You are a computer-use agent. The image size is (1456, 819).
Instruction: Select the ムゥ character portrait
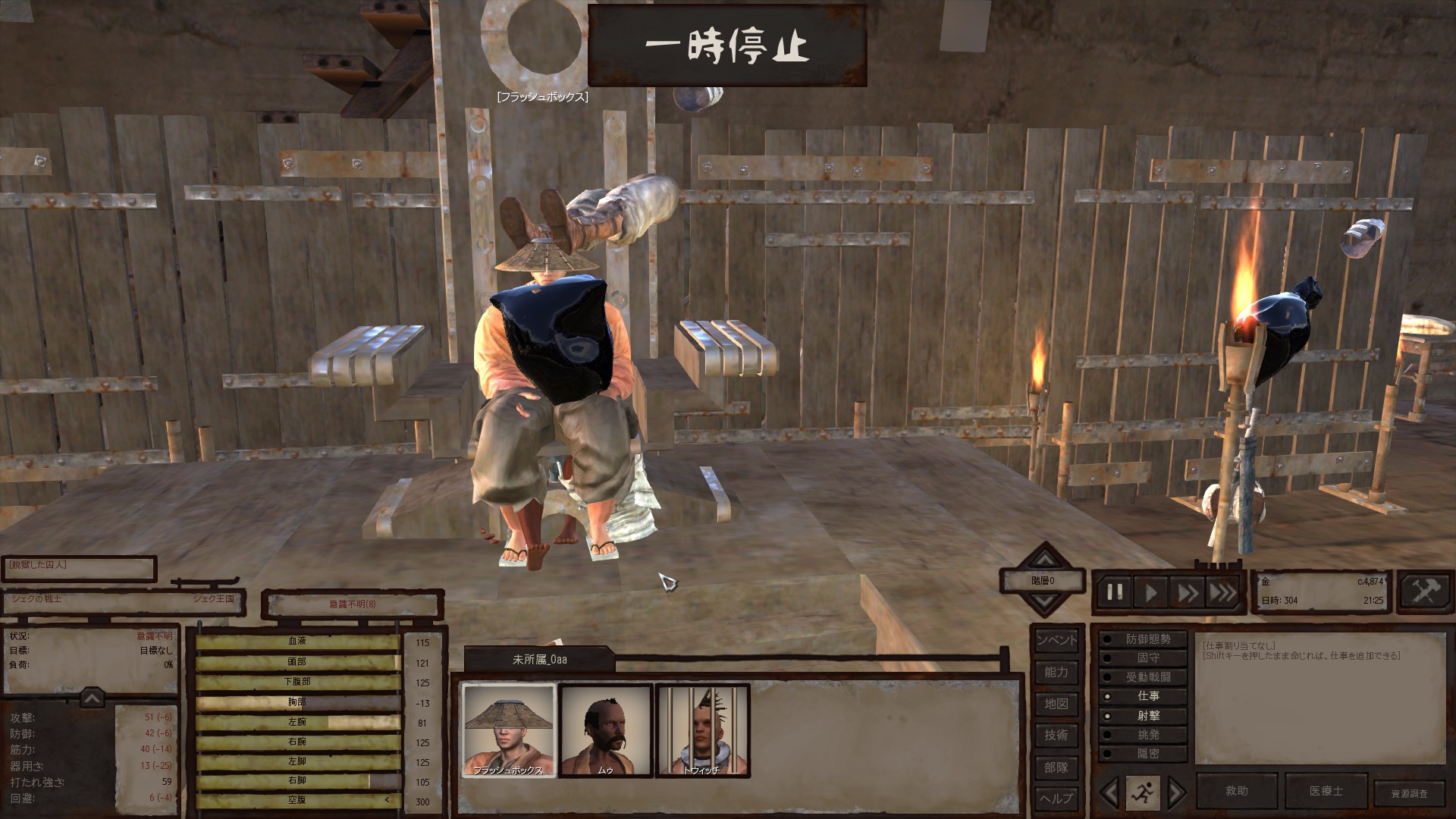coord(605,730)
